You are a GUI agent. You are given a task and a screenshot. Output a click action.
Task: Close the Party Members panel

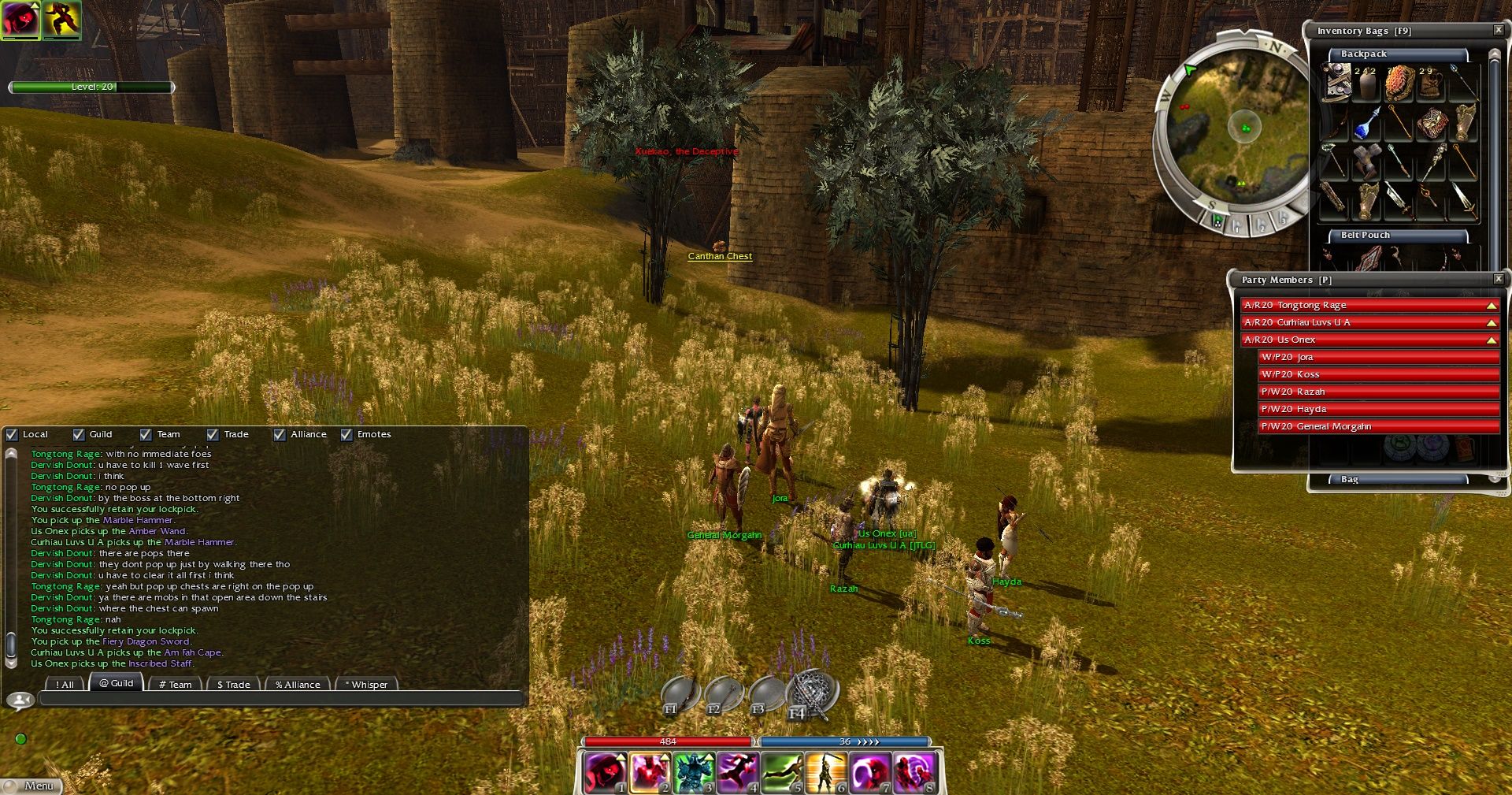(1498, 279)
